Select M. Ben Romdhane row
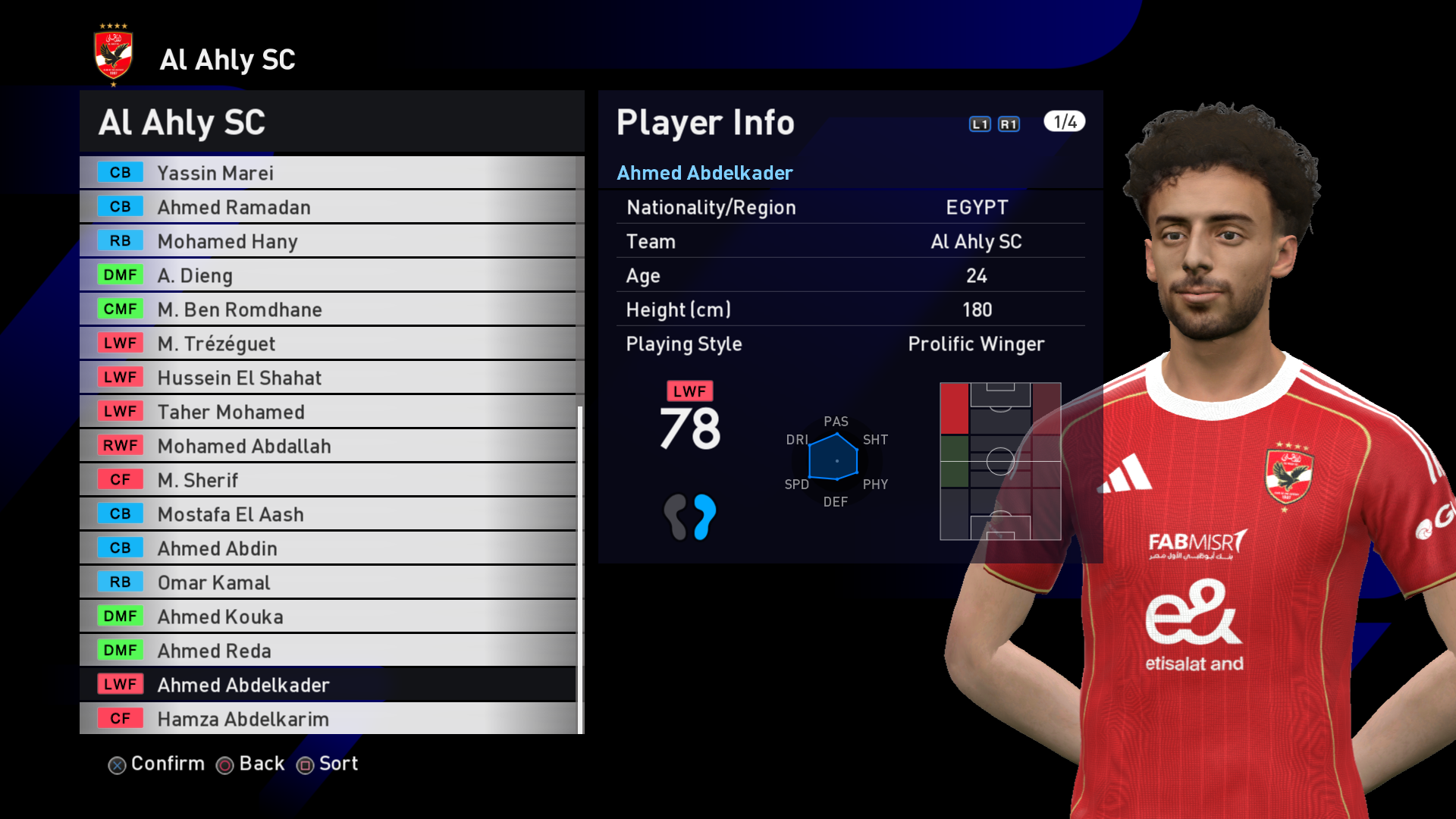 pyautogui.click(x=328, y=309)
